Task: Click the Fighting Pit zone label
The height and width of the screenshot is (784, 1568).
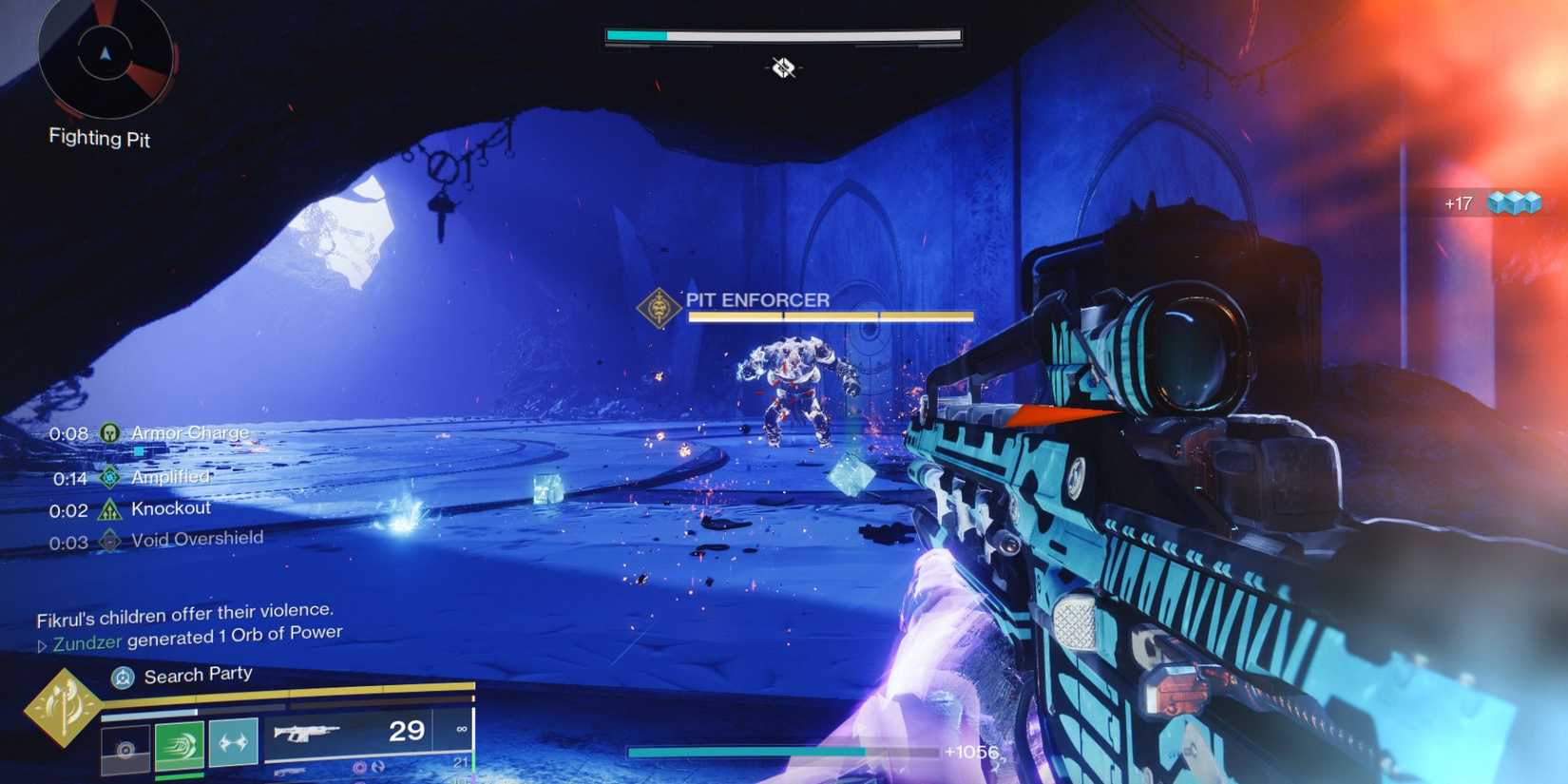Action: pos(100,138)
